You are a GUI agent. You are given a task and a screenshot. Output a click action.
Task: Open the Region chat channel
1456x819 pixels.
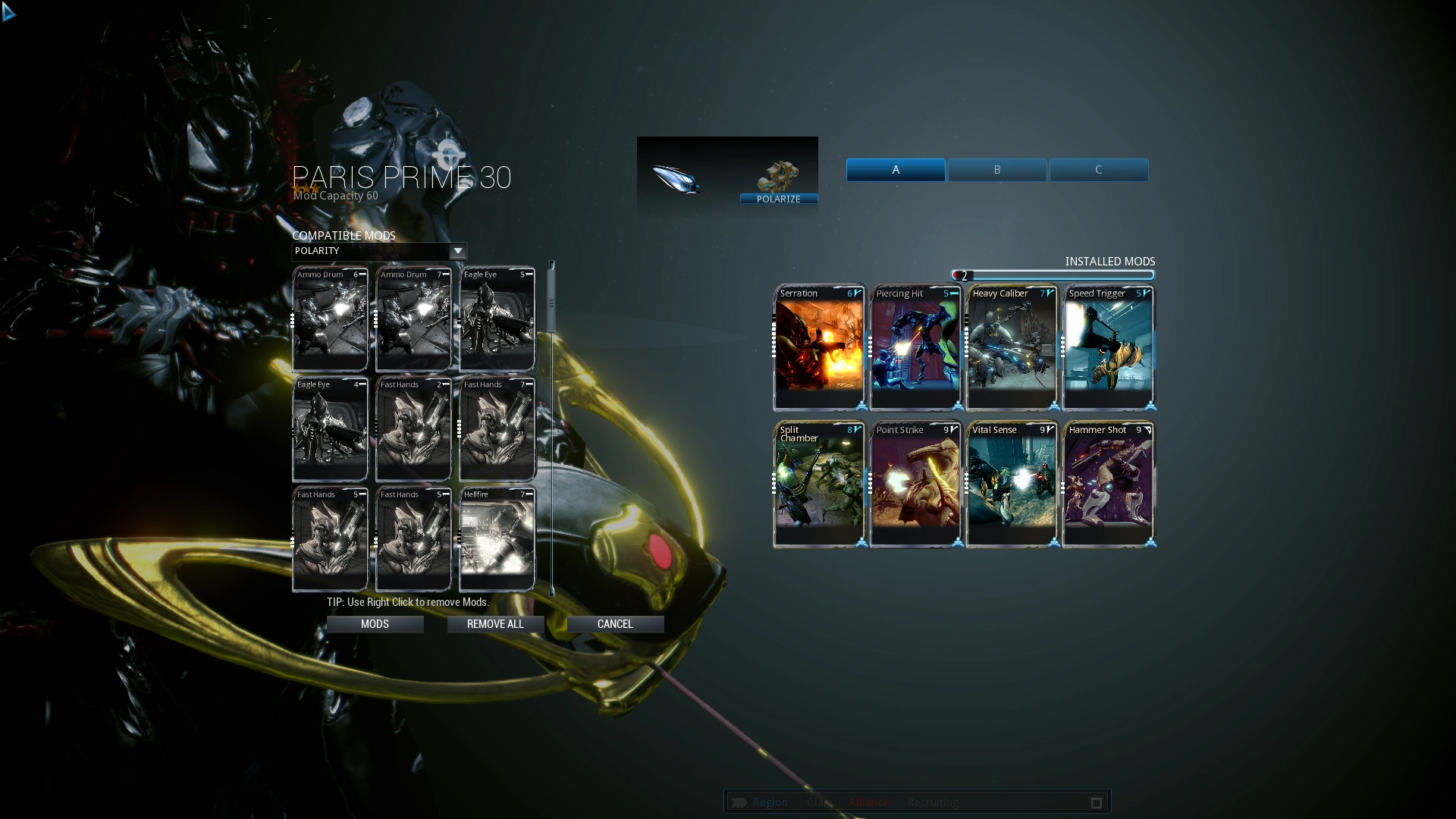click(x=770, y=802)
